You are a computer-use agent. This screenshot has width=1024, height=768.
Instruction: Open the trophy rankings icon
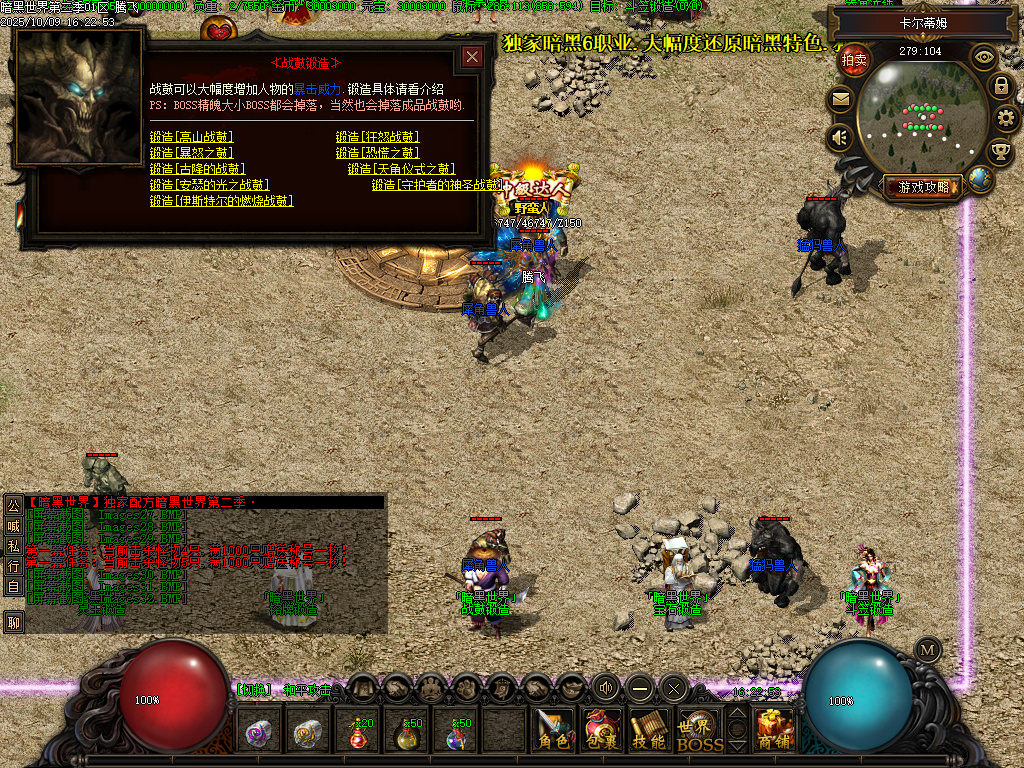[1000, 152]
